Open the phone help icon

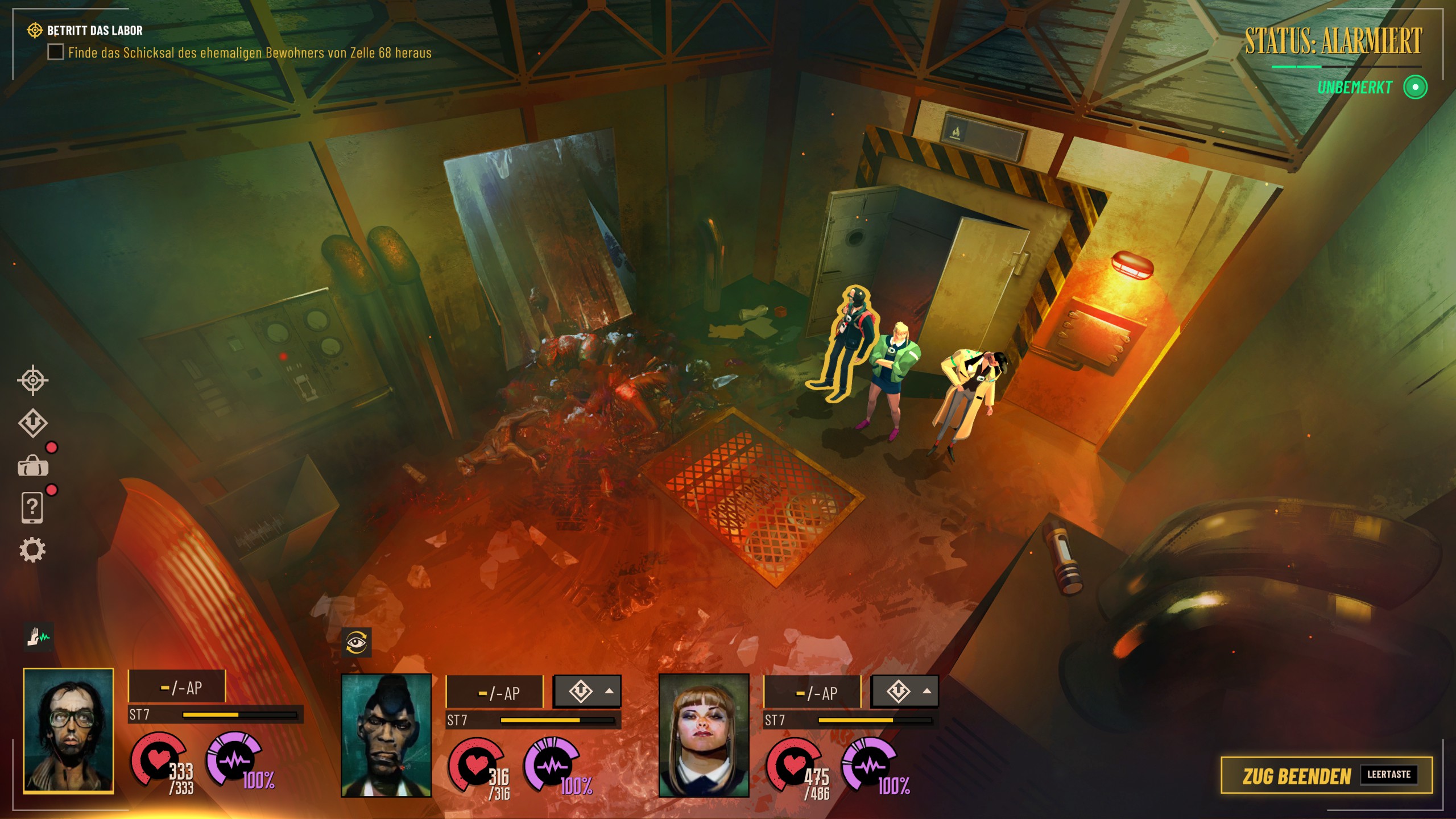(32, 507)
